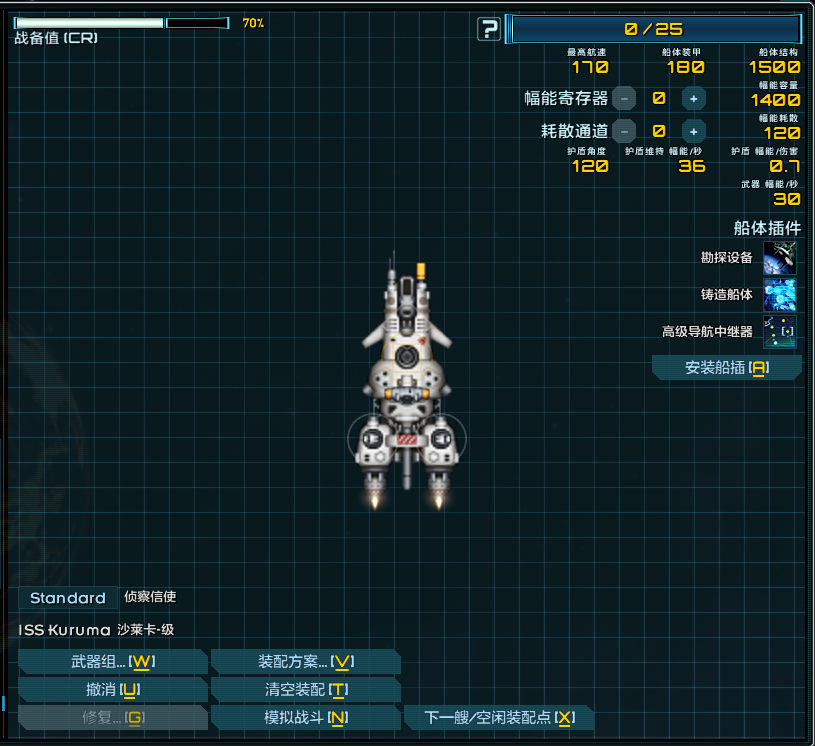The height and width of the screenshot is (746, 815).
Task: Increase 幅能寄存器 with plus button
Action: (x=693, y=98)
